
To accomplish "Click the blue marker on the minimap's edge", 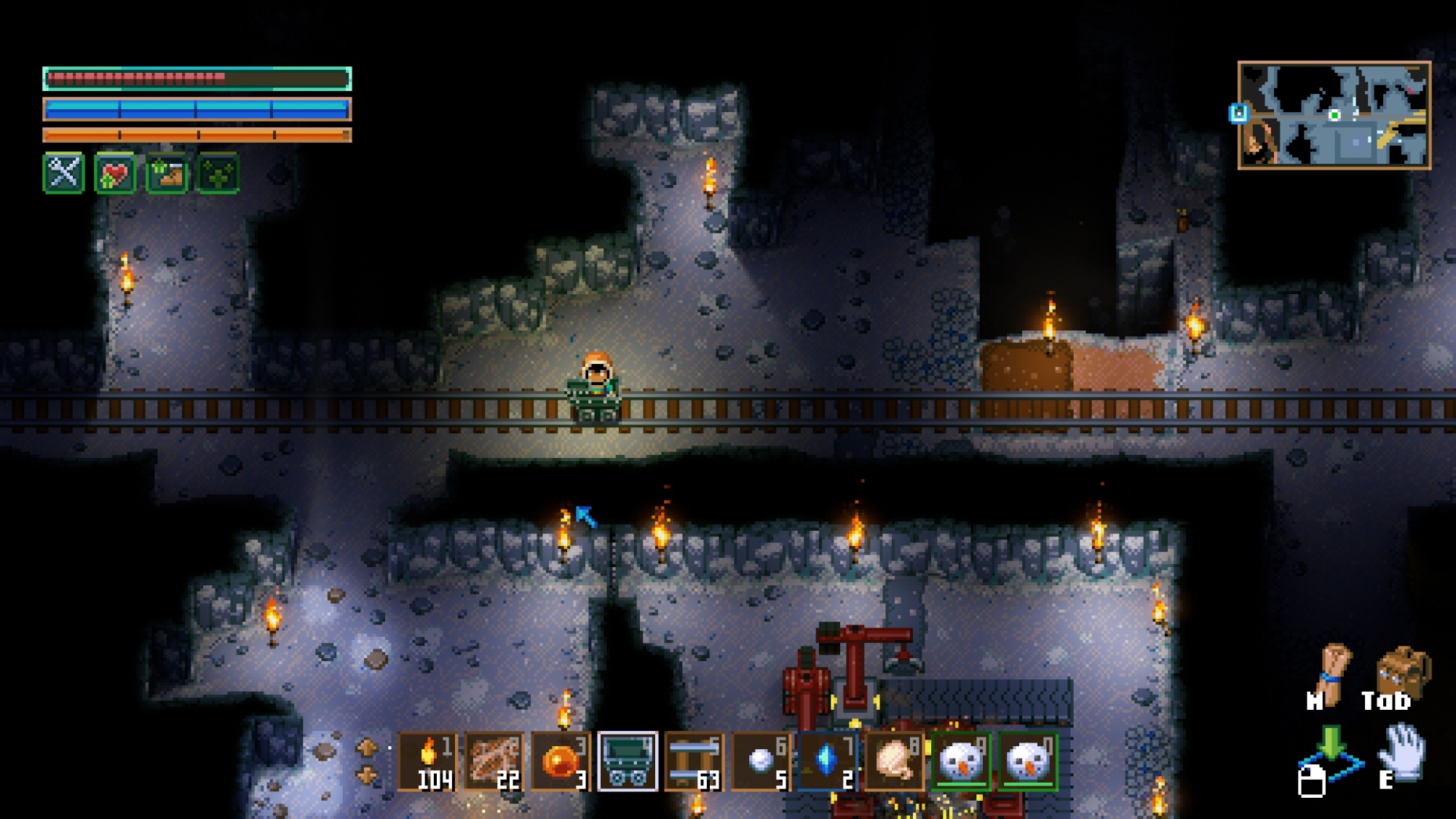I will pyautogui.click(x=1238, y=113).
